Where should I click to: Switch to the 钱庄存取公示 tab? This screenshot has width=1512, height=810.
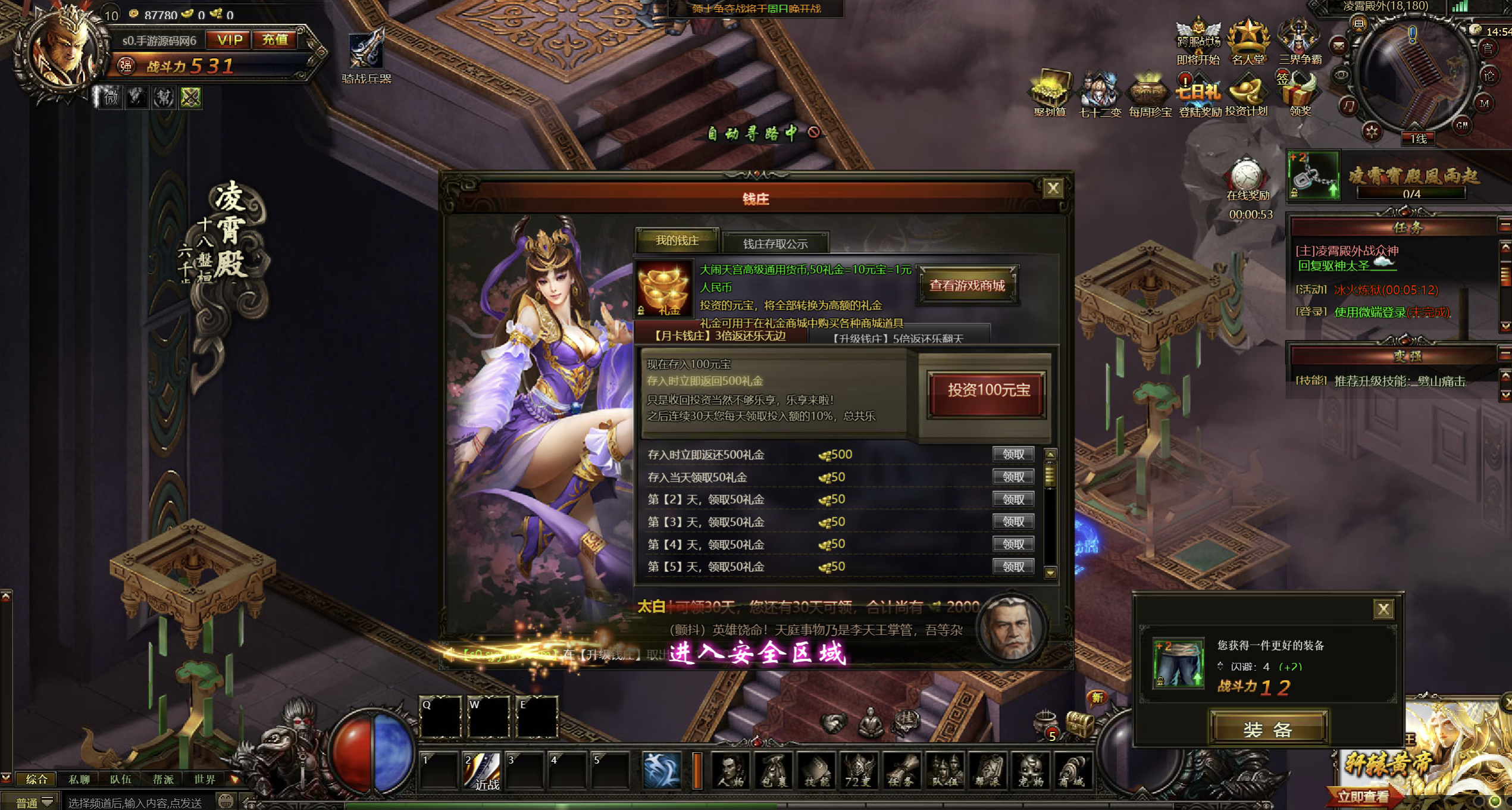775,243
